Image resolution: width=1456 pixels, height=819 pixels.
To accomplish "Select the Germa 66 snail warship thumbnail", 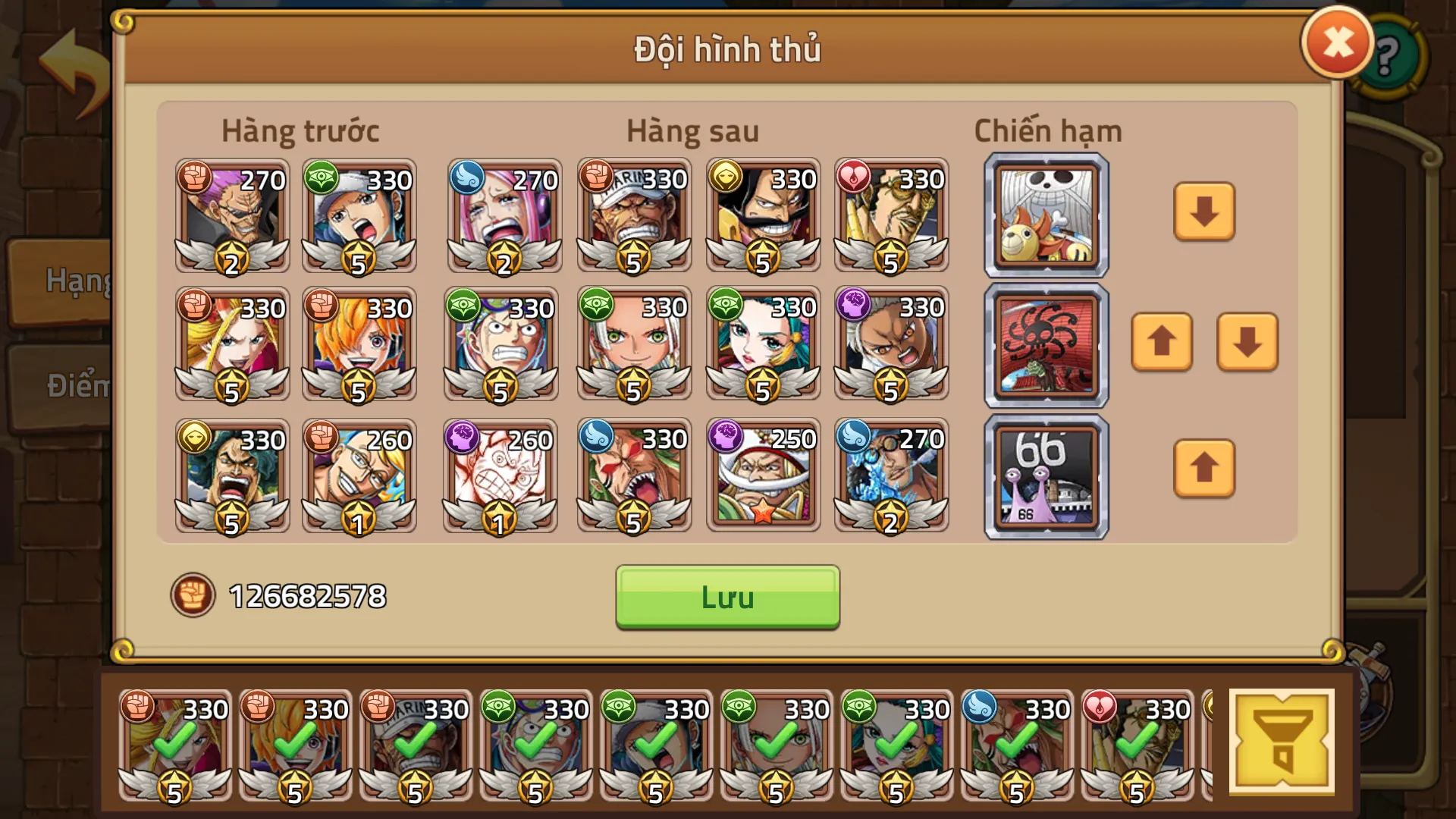I will 1045,475.
